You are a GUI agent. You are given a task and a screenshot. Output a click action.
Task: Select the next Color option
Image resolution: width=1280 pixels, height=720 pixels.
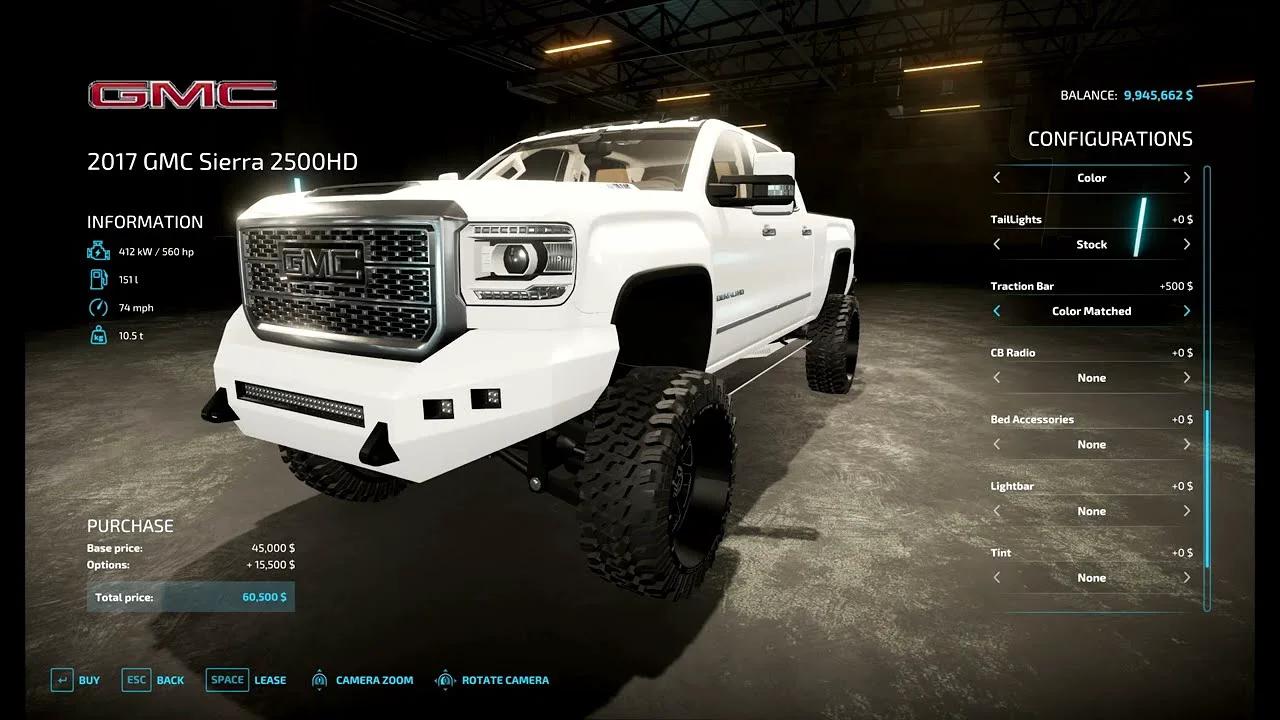[x=1187, y=178]
